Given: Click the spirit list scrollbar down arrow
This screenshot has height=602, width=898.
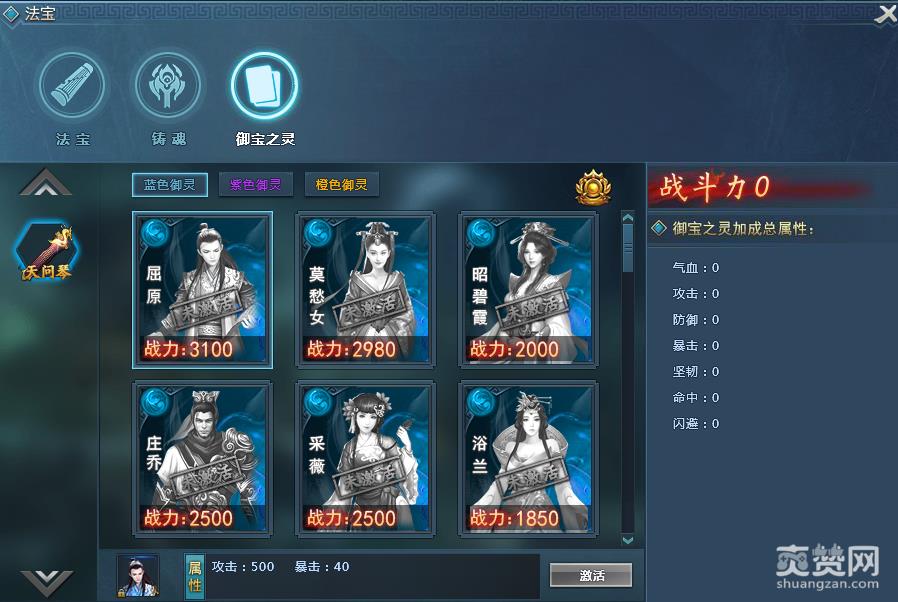Looking at the screenshot, I should pos(628,540).
